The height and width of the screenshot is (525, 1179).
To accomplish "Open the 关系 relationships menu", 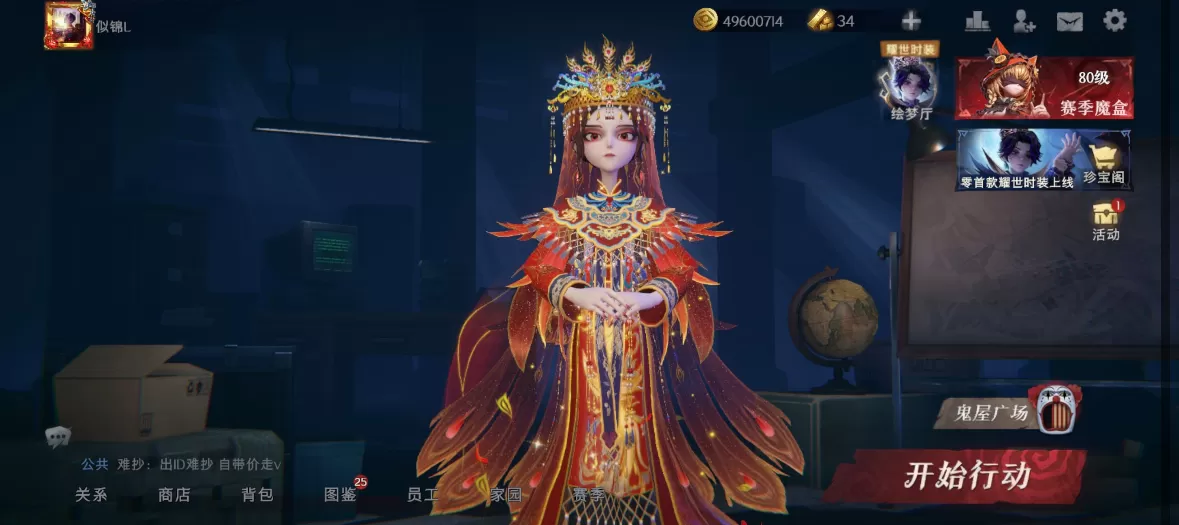I will 91,494.
